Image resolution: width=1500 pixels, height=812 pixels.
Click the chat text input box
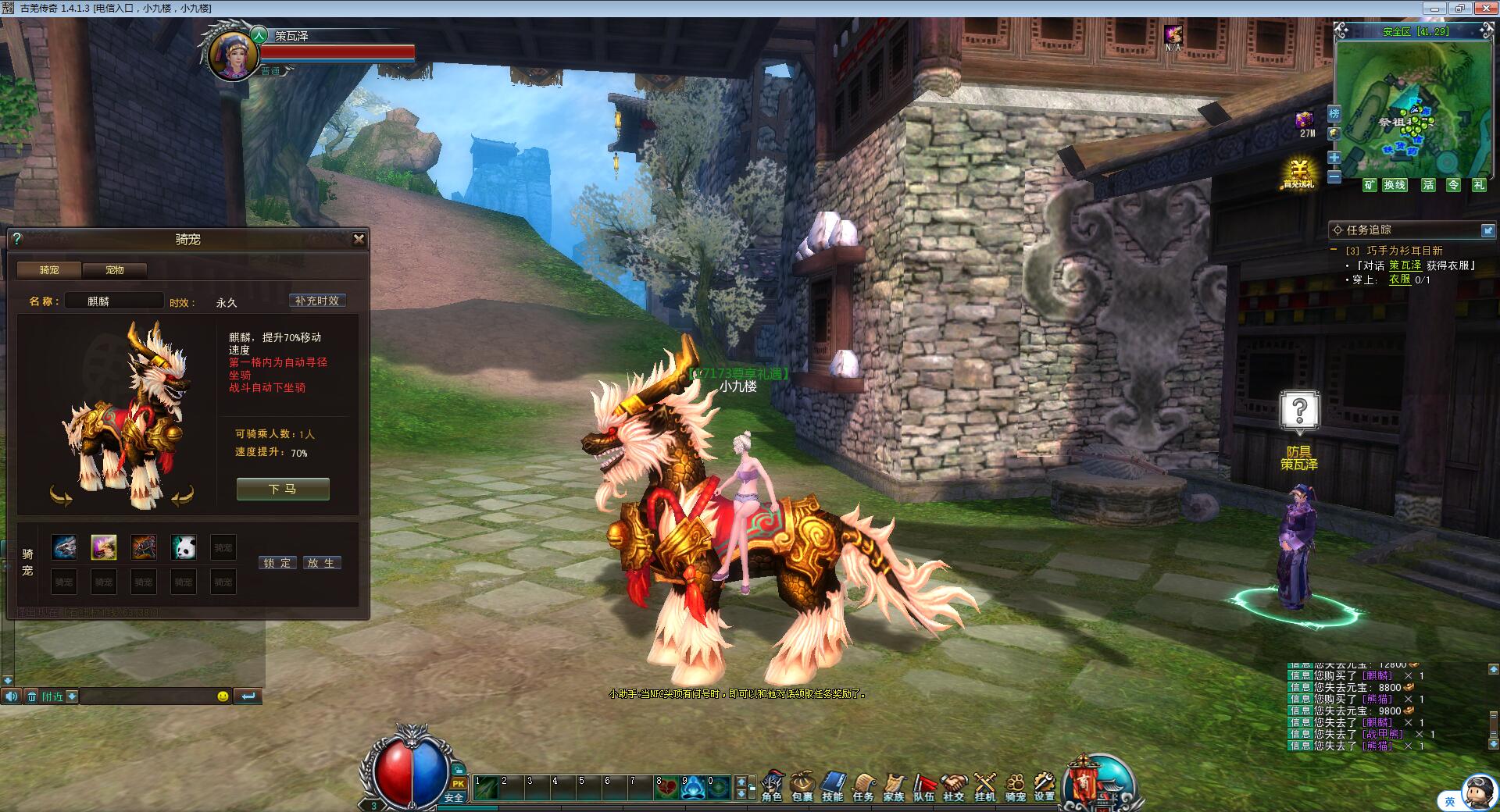(x=148, y=696)
